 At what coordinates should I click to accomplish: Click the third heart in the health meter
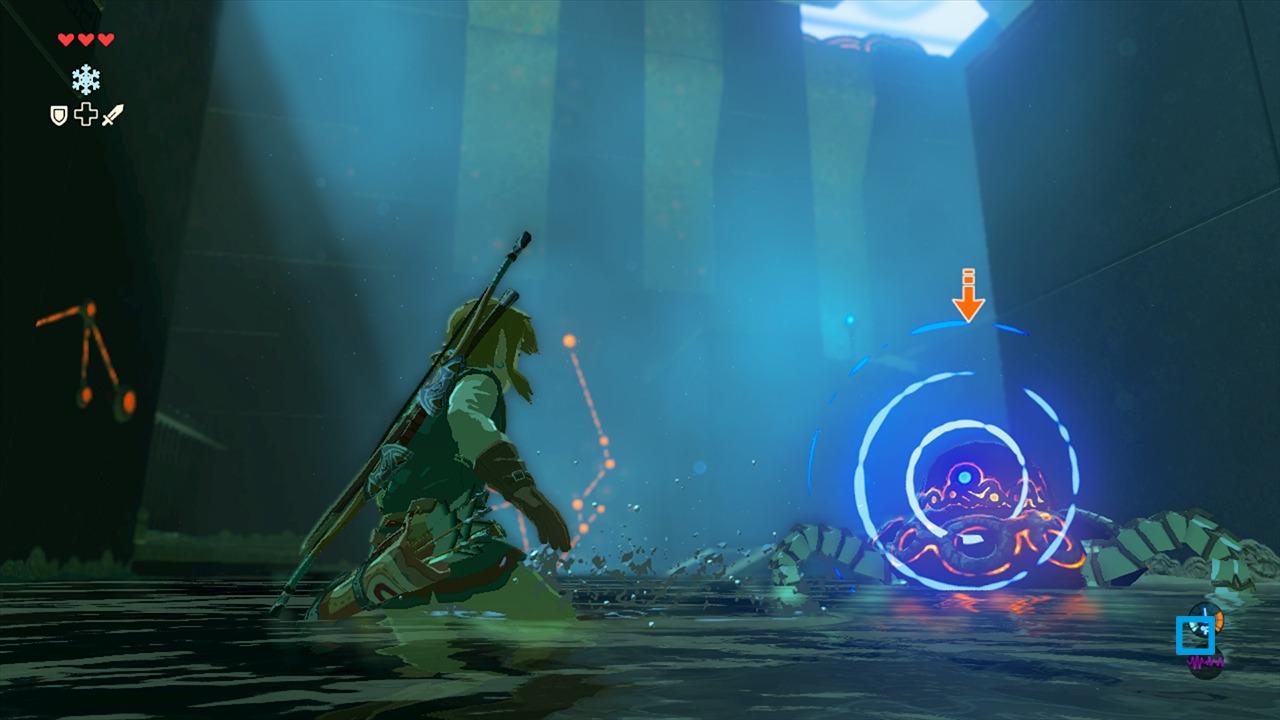(104, 38)
